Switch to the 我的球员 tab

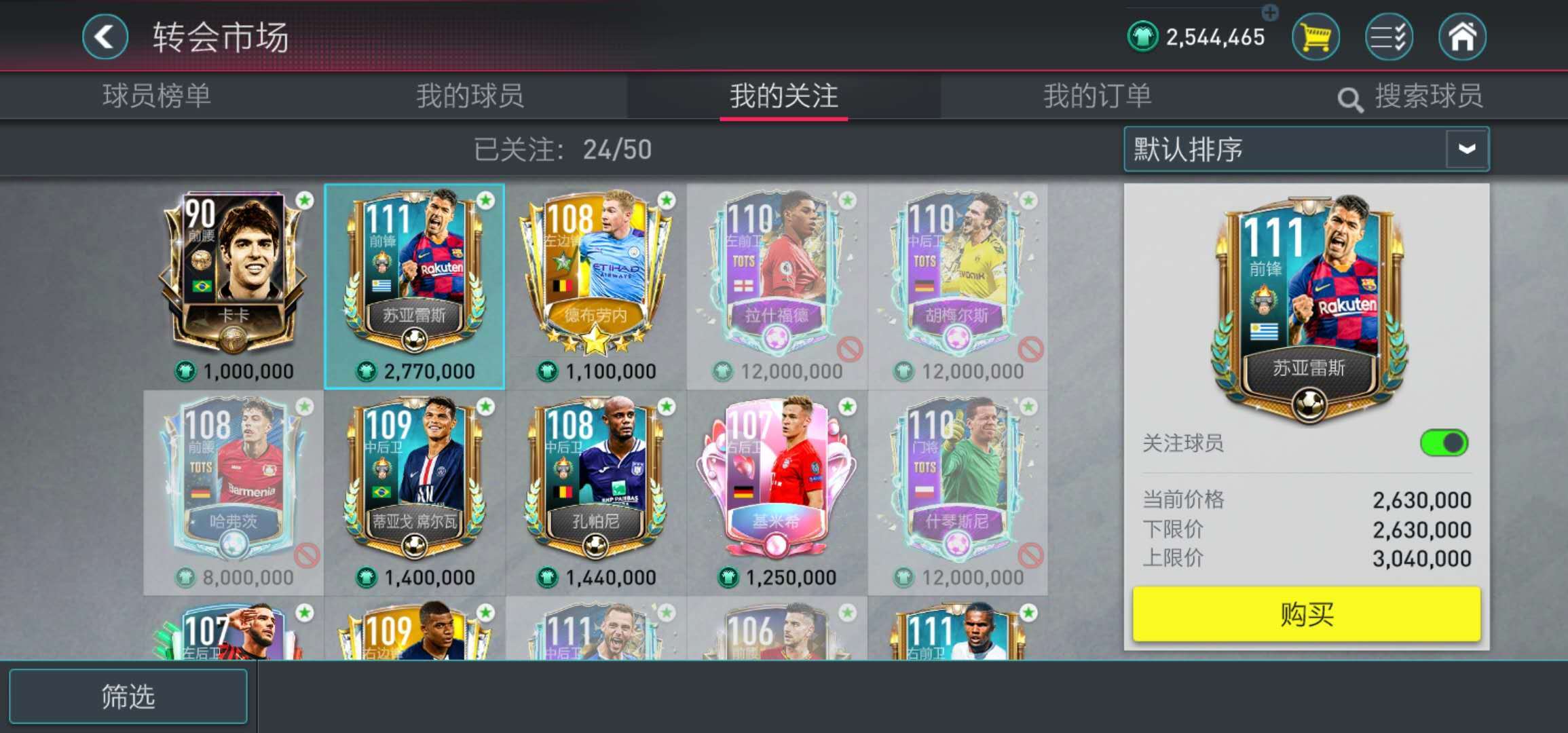(x=470, y=96)
